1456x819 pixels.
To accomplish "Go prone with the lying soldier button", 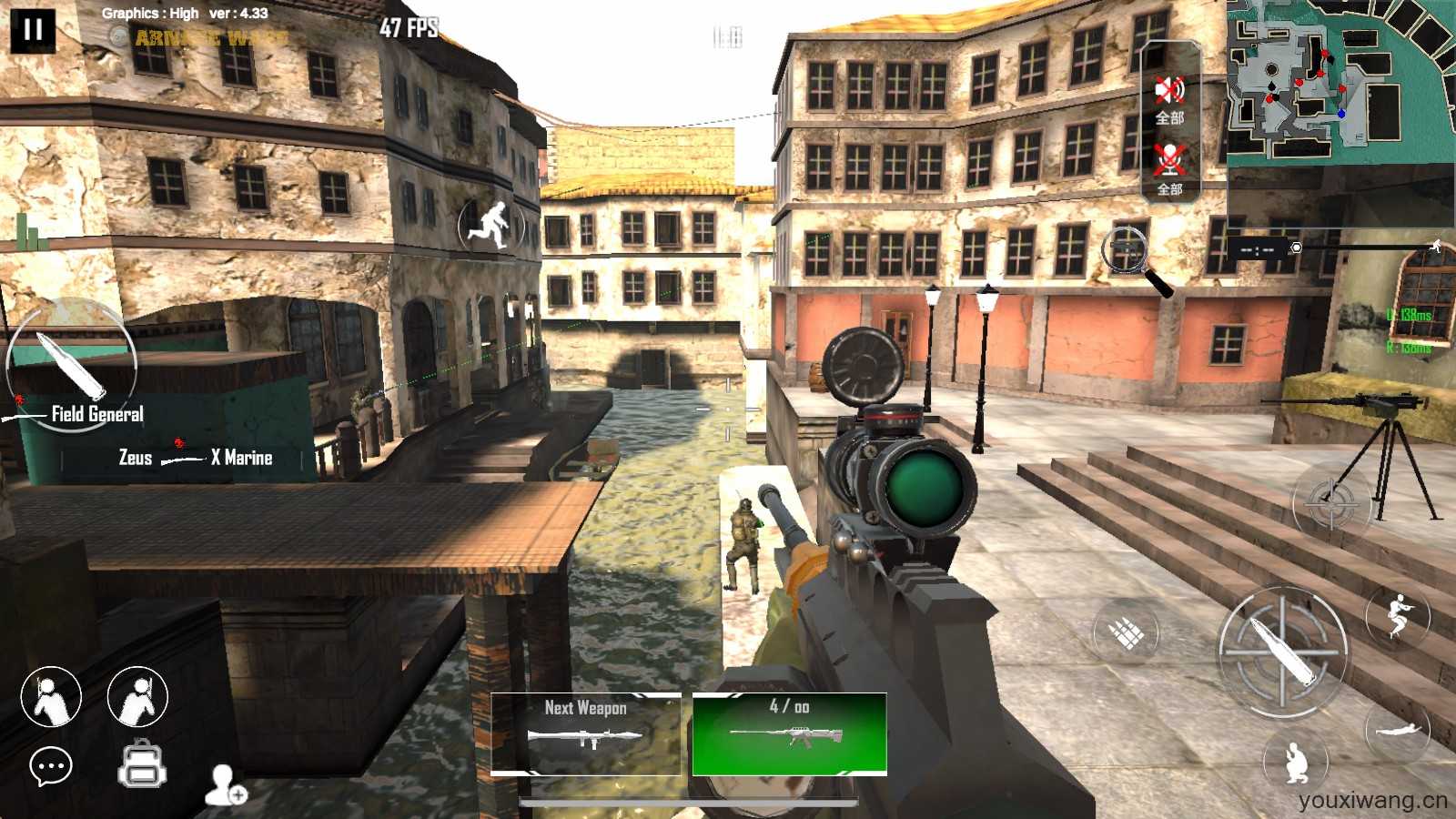I will coord(1397,729).
